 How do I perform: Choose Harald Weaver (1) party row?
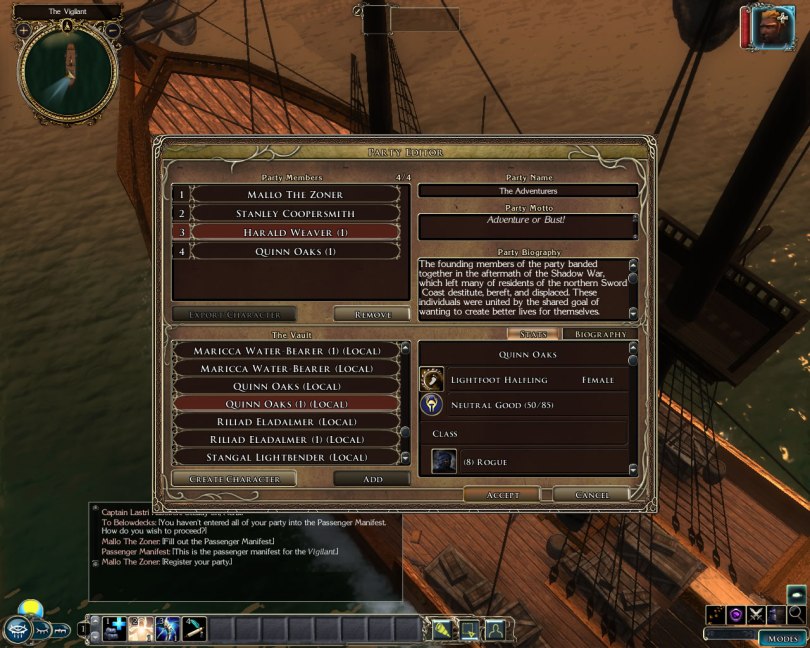pos(295,232)
